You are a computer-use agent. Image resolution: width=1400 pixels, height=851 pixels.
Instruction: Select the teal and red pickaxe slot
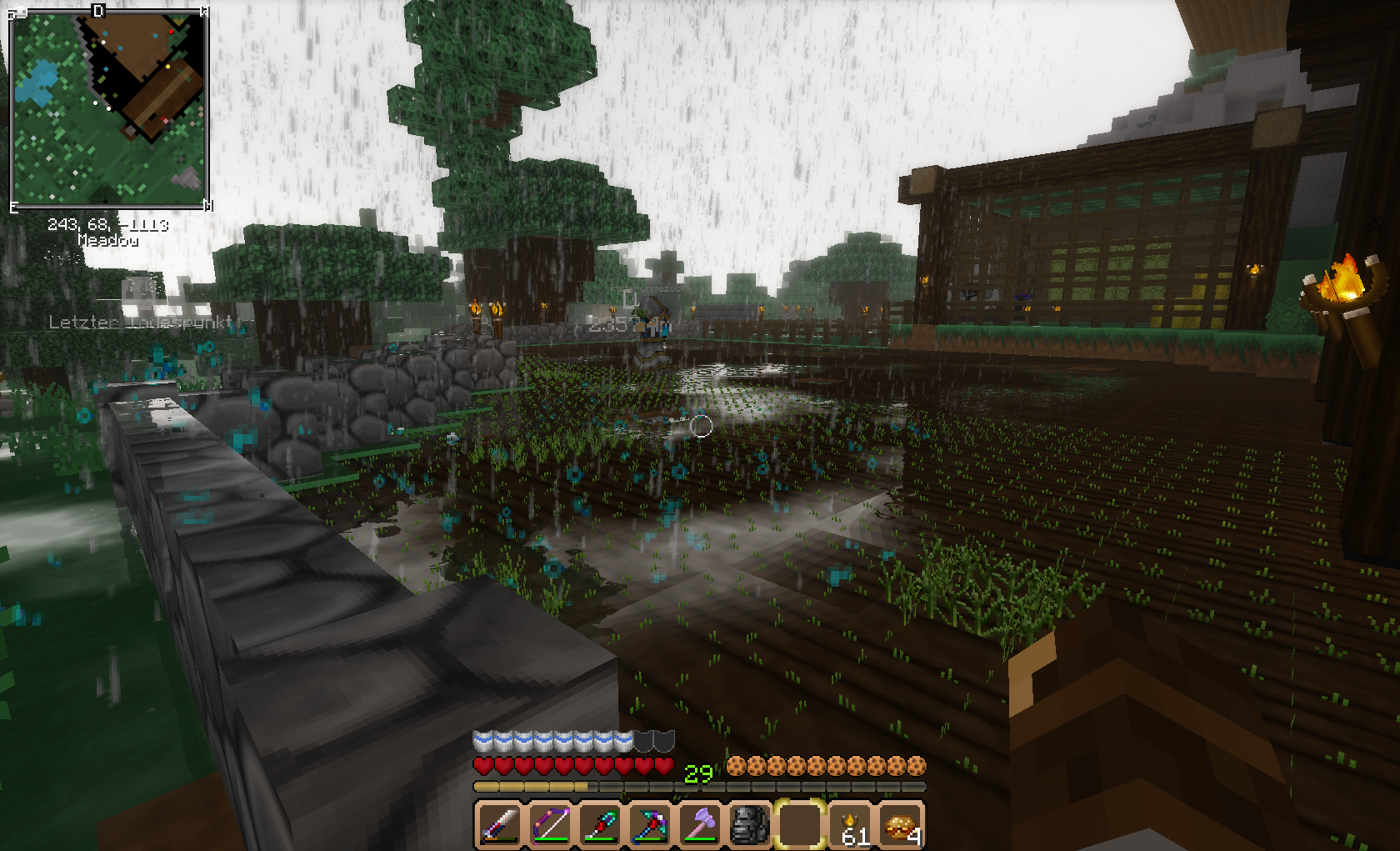pyautogui.click(x=650, y=824)
